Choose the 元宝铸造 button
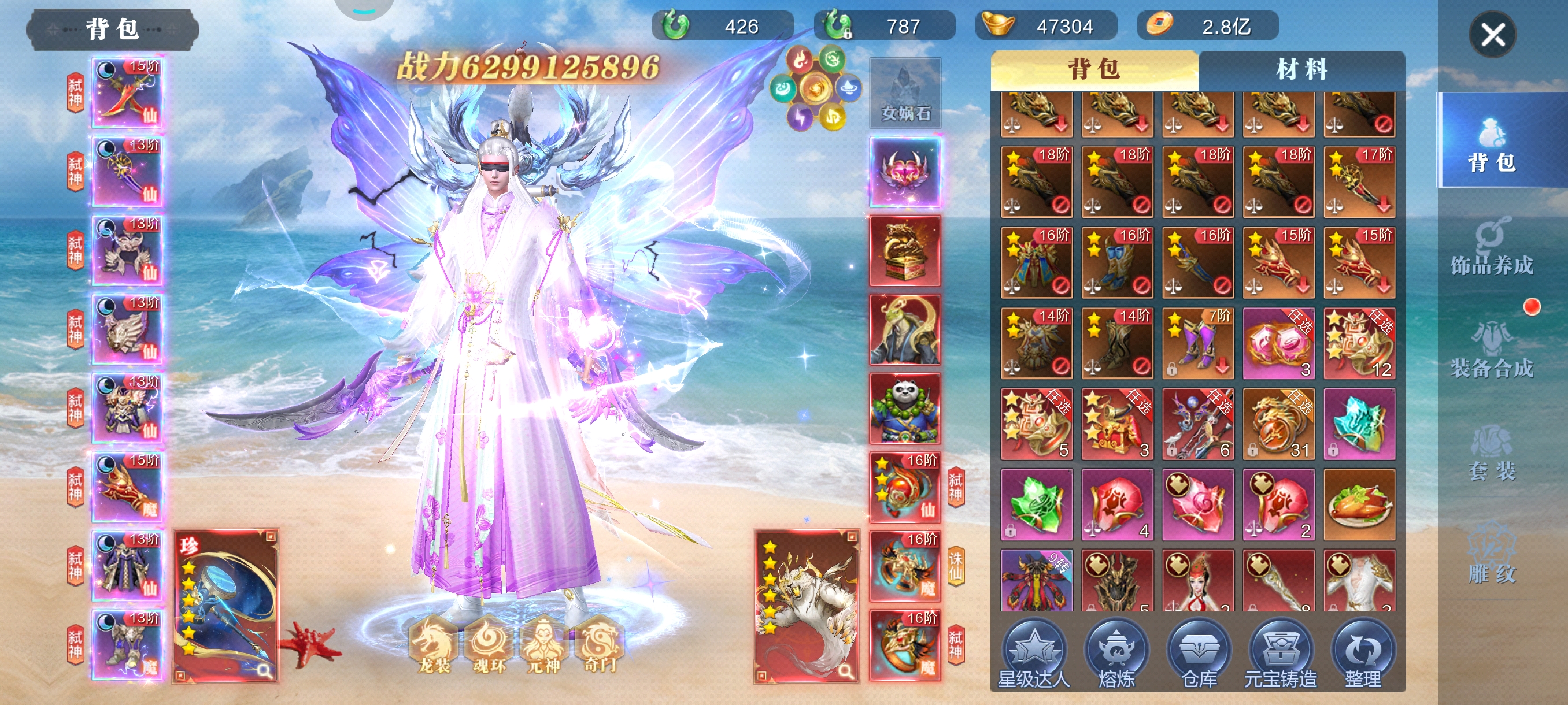 coord(1280,654)
